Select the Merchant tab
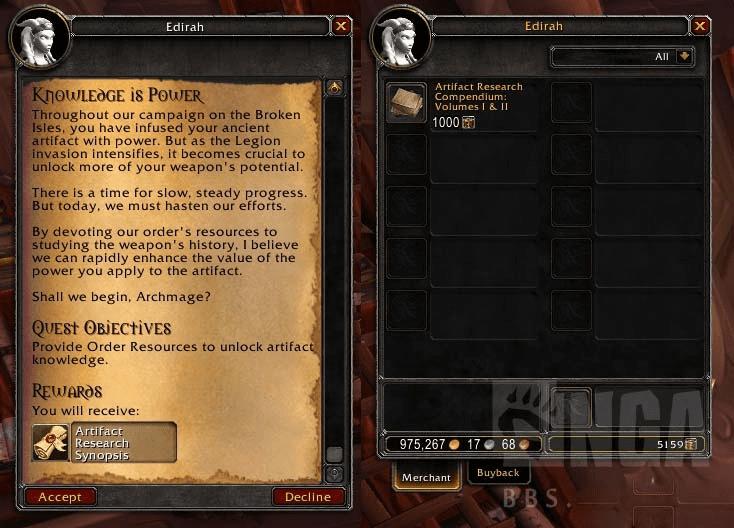This screenshot has width=734, height=528. pos(427,477)
